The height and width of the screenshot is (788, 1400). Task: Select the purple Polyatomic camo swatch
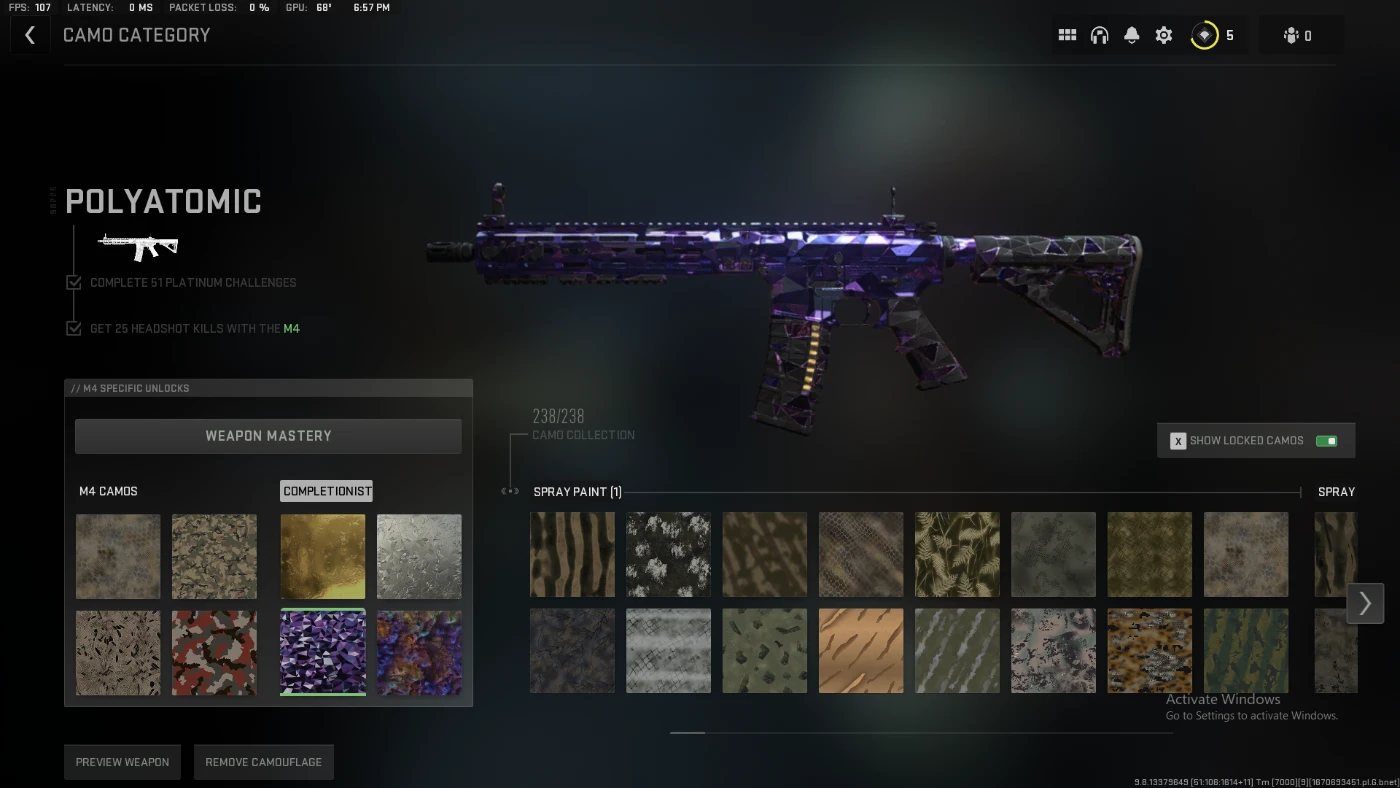(x=322, y=652)
